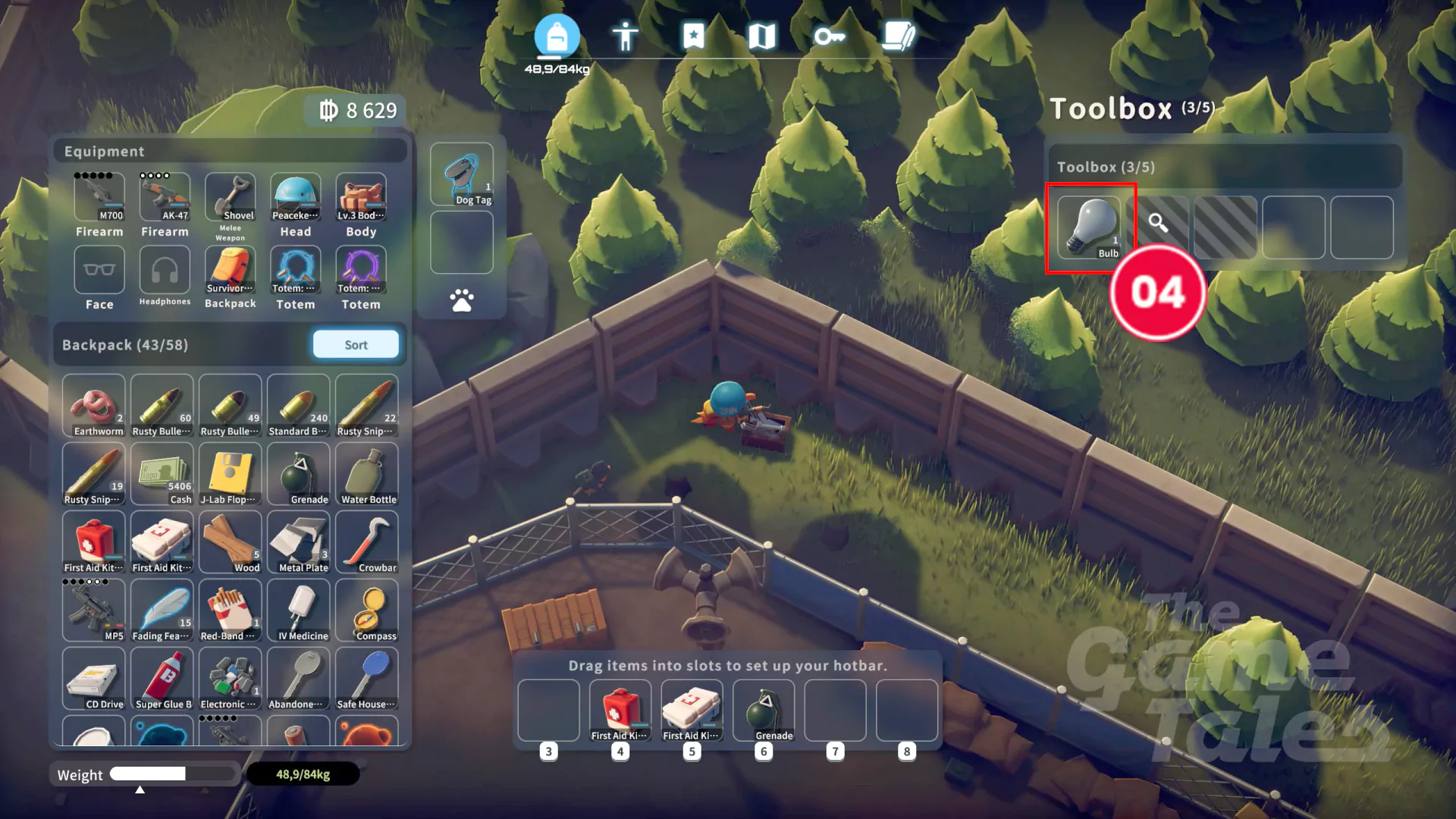Open the pet paw icon
Image resolution: width=1456 pixels, height=819 pixels.
click(x=462, y=301)
